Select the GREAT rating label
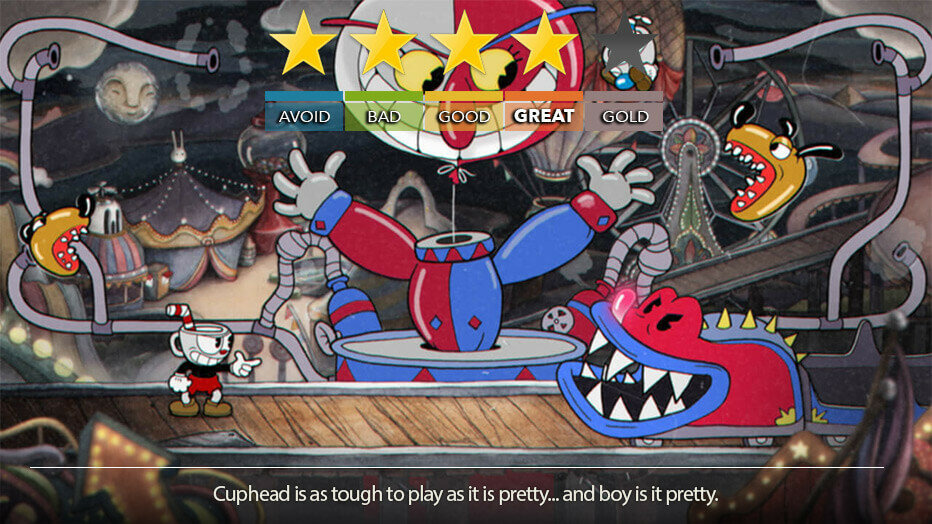The width and height of the screenshot is (932, 524). (543, 115)
